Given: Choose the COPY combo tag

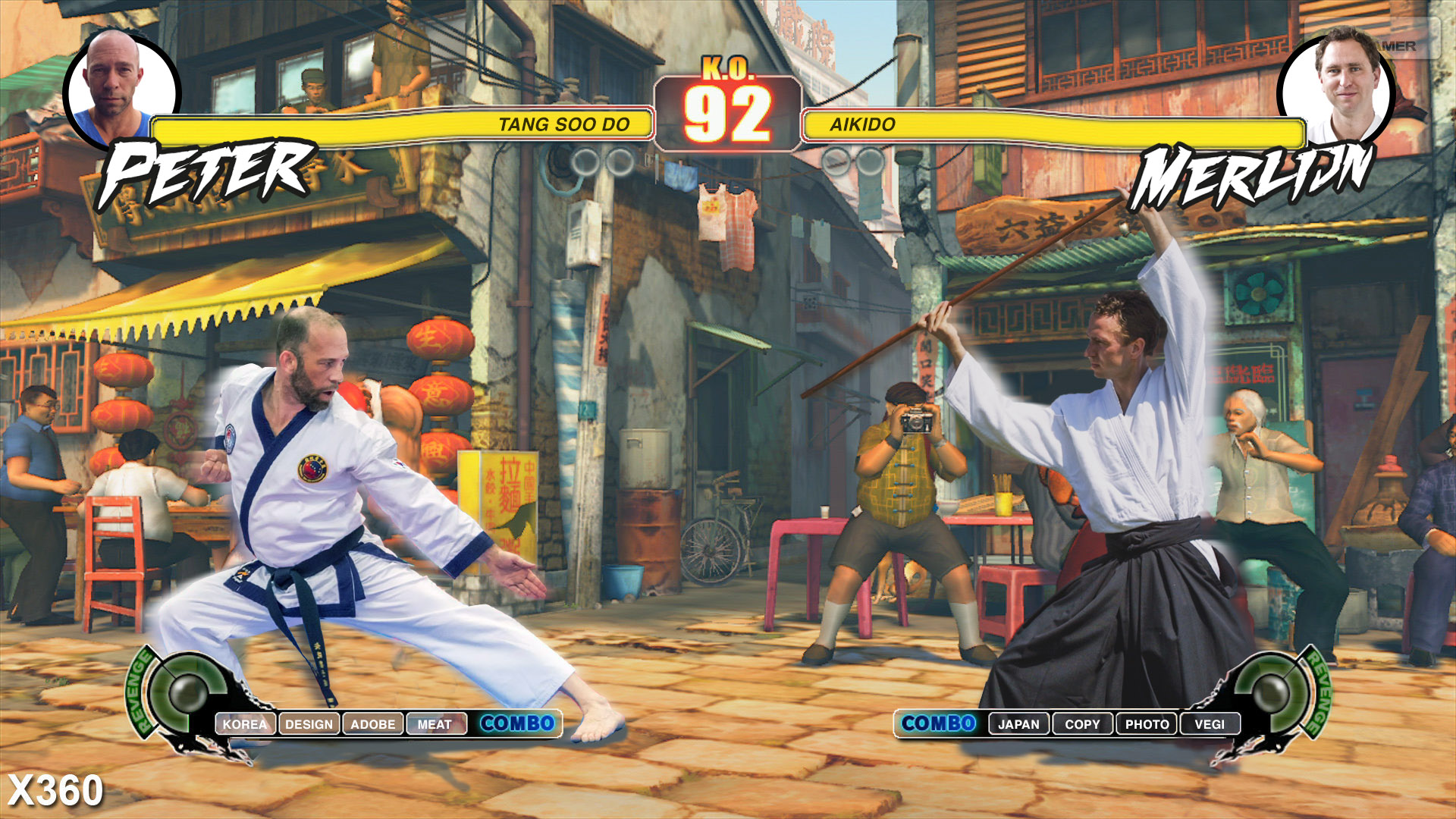Looking at the screenshot, I should 1082,724.
